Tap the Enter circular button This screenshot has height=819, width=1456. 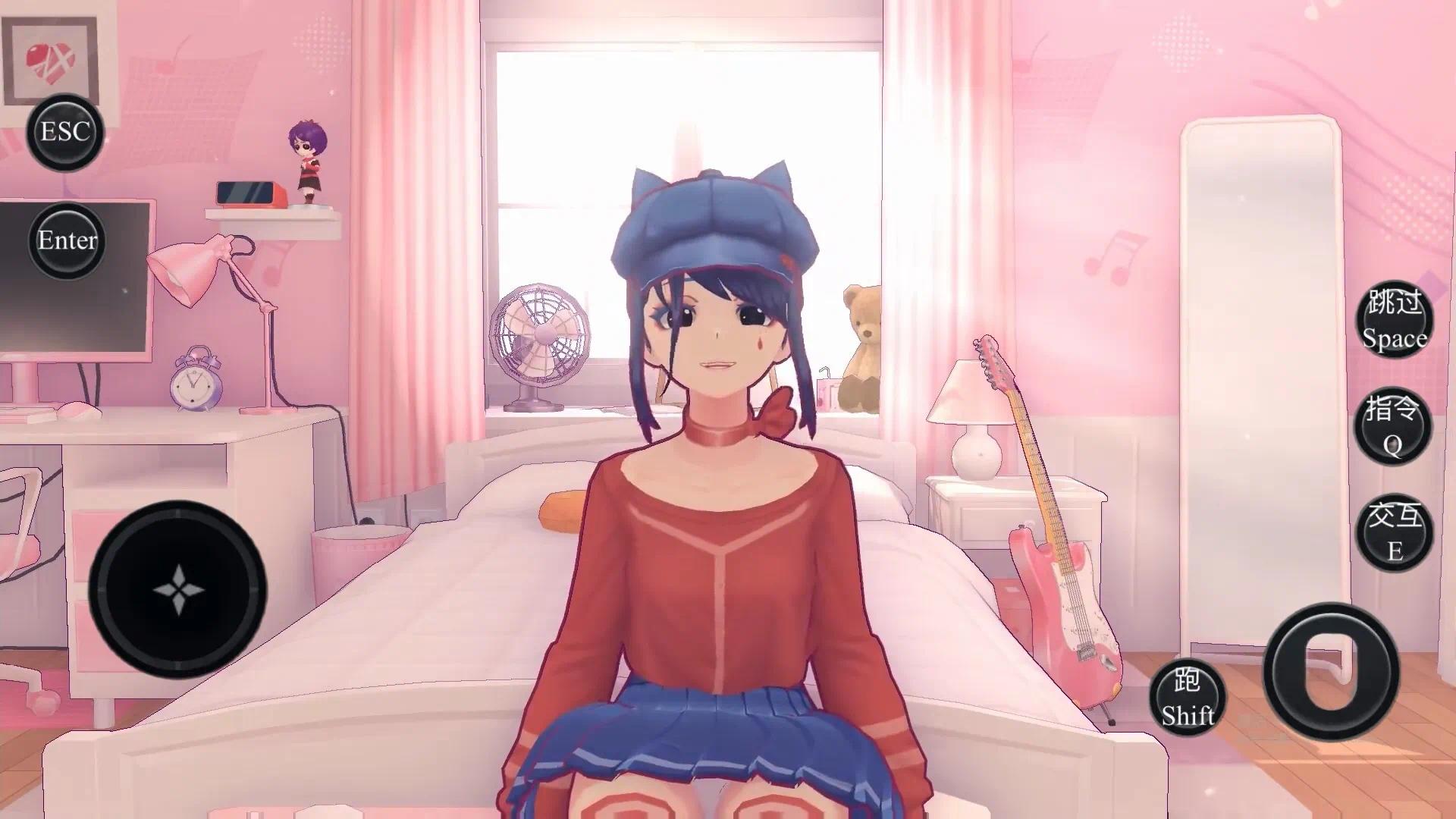[x=67, y=241]
